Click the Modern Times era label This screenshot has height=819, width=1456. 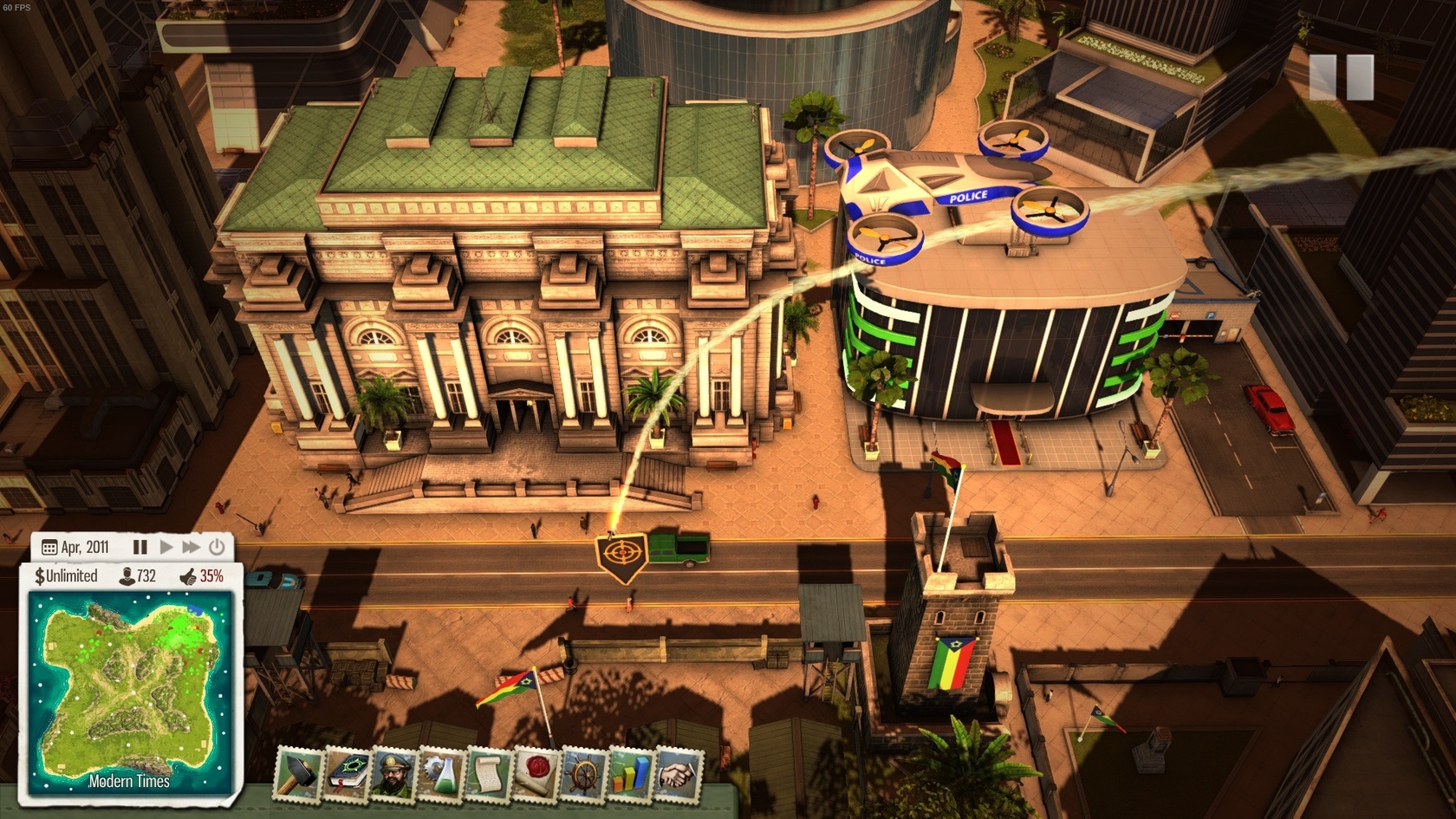point(130,783)
